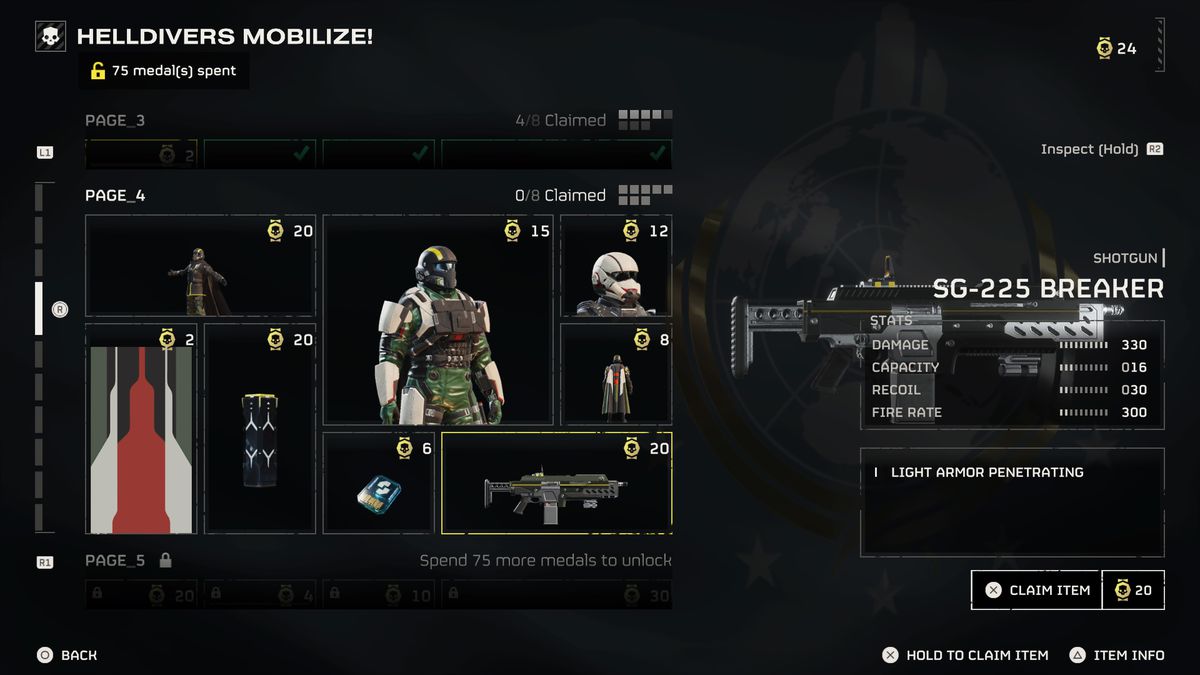Viewport: 1200px width, 675px height.
Task: Choose the black hellpod pattern tile
Action: coord(260,429)
